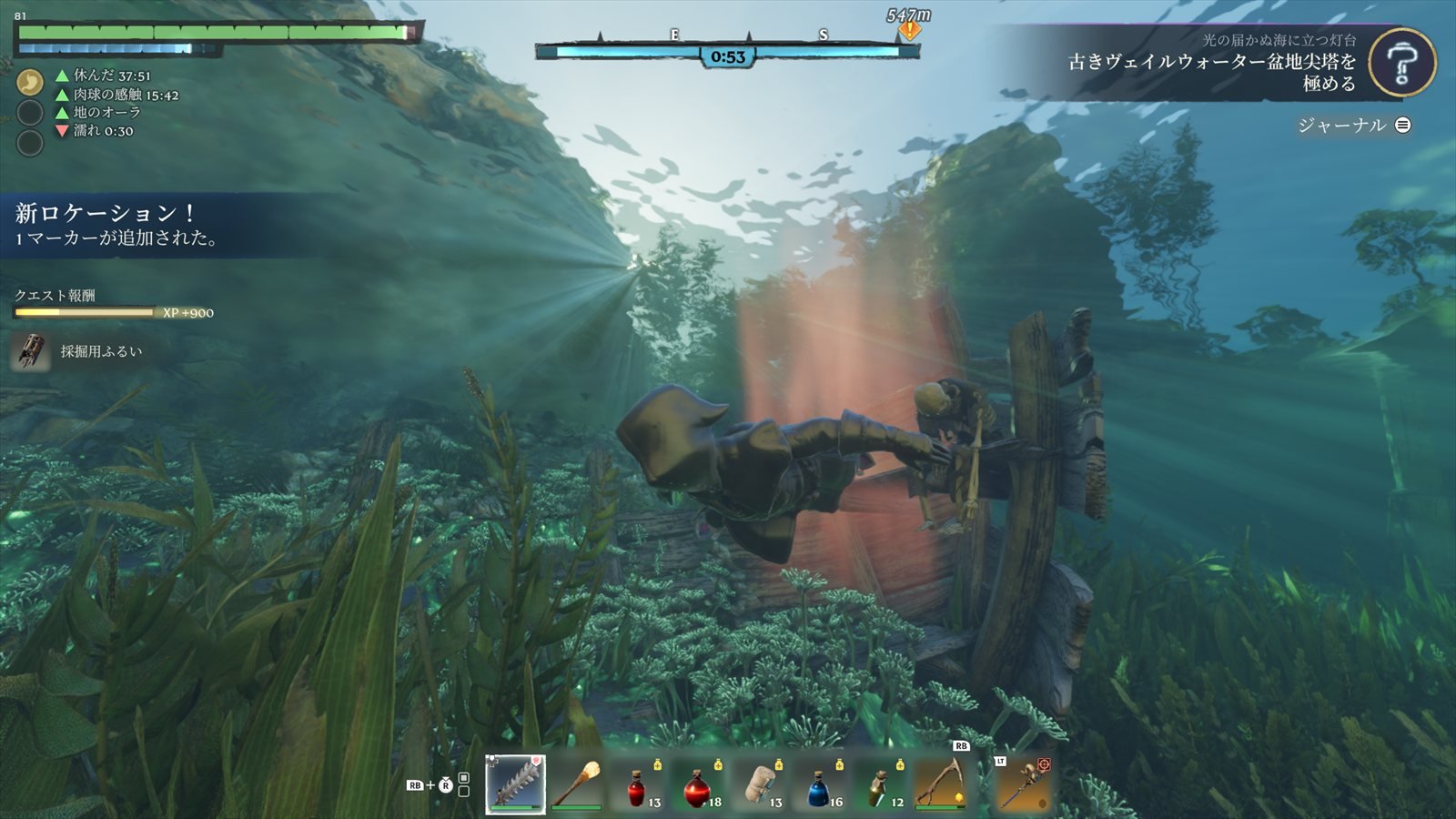The image size is (1456, 819).
Task: Select the pickaxe tool slot
Action: (x=940, y=783)
